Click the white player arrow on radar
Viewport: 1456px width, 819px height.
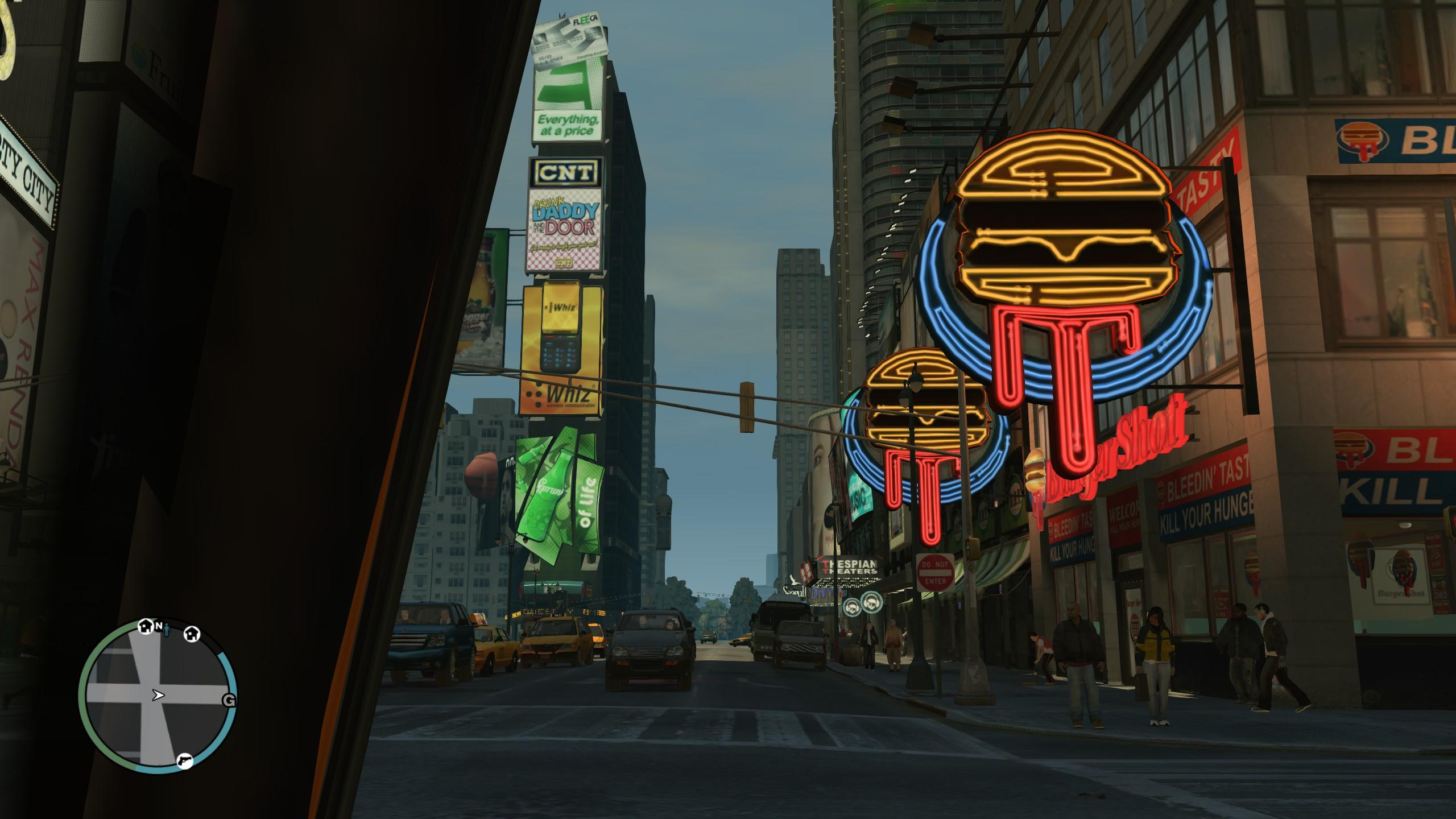158,694
